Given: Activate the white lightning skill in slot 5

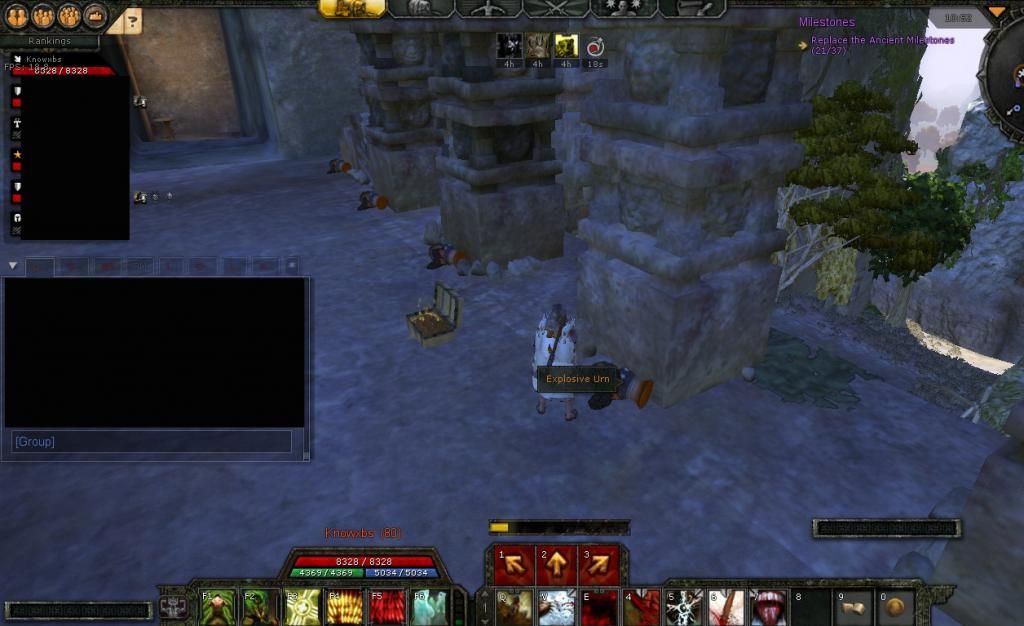Looking at the screenshot, I should coord(686,606).
